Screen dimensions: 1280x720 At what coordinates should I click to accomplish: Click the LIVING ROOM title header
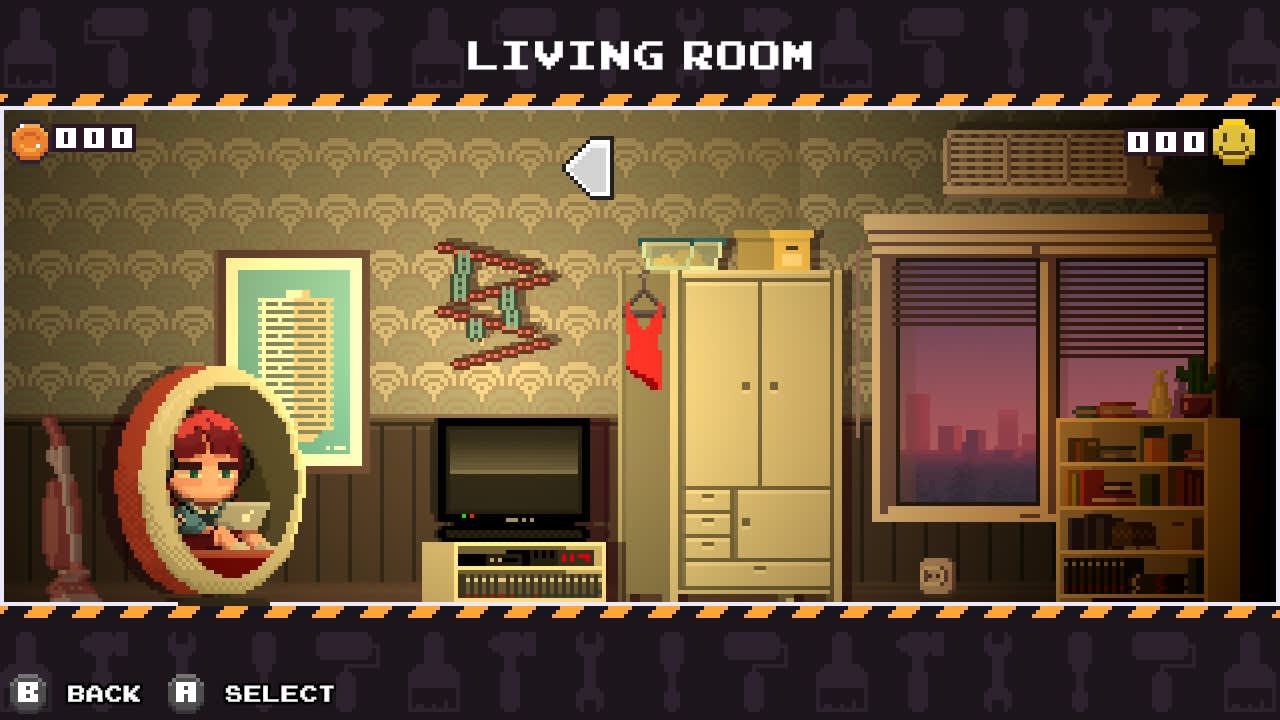[640, 57]
